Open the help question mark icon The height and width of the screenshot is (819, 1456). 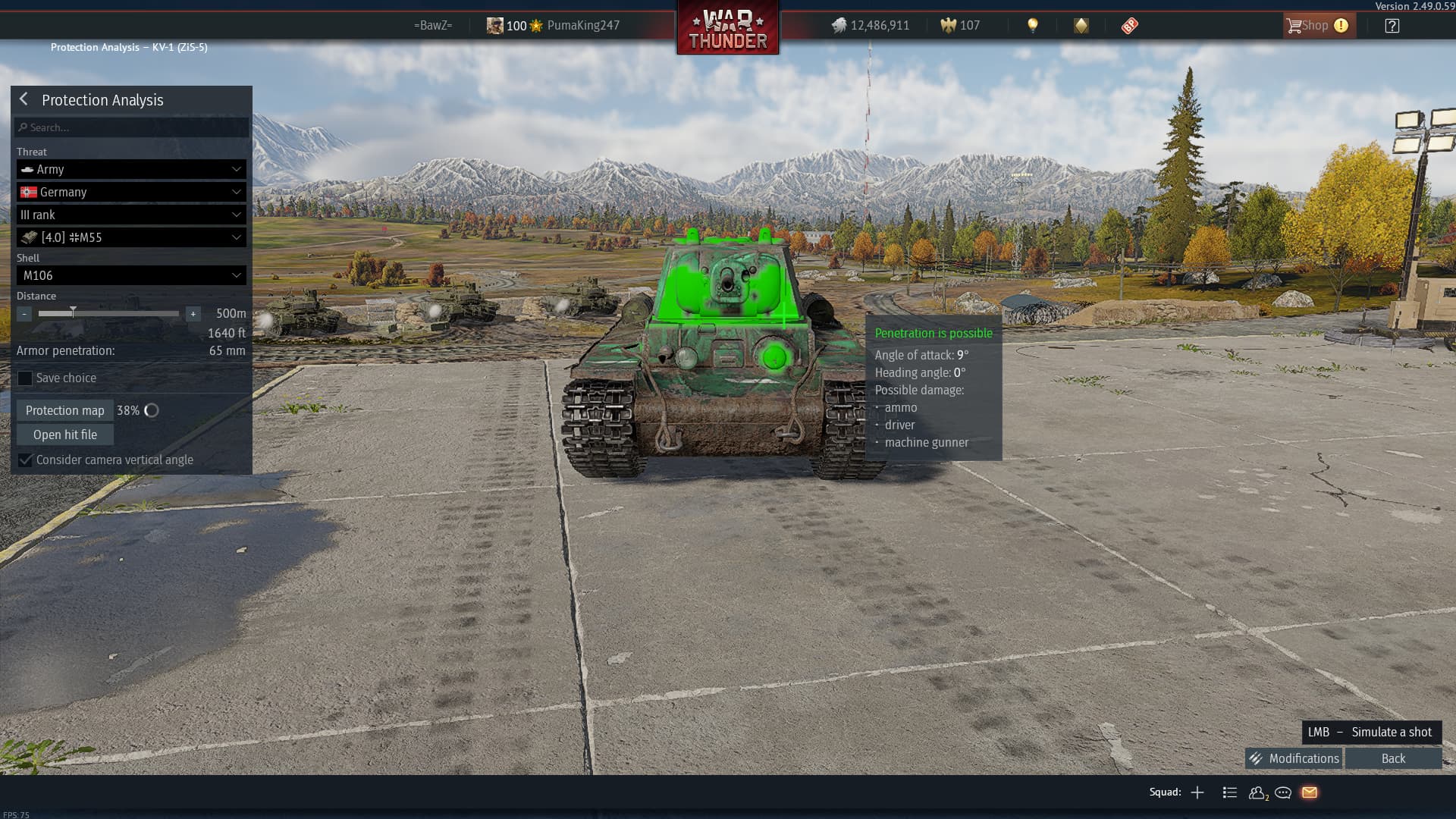click(x=1392, y=26)
